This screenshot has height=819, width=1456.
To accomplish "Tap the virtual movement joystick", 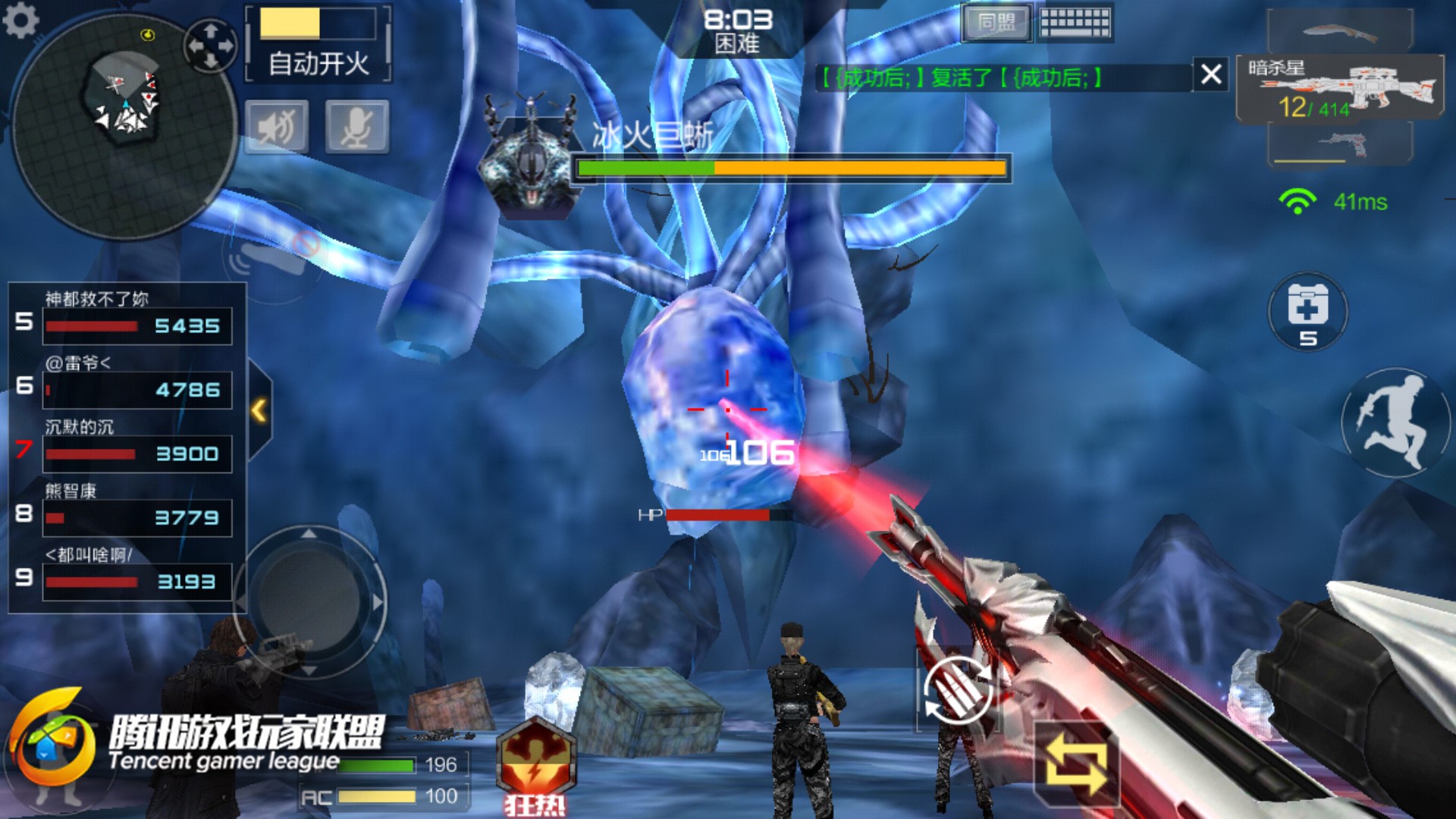I will [309, 601].
